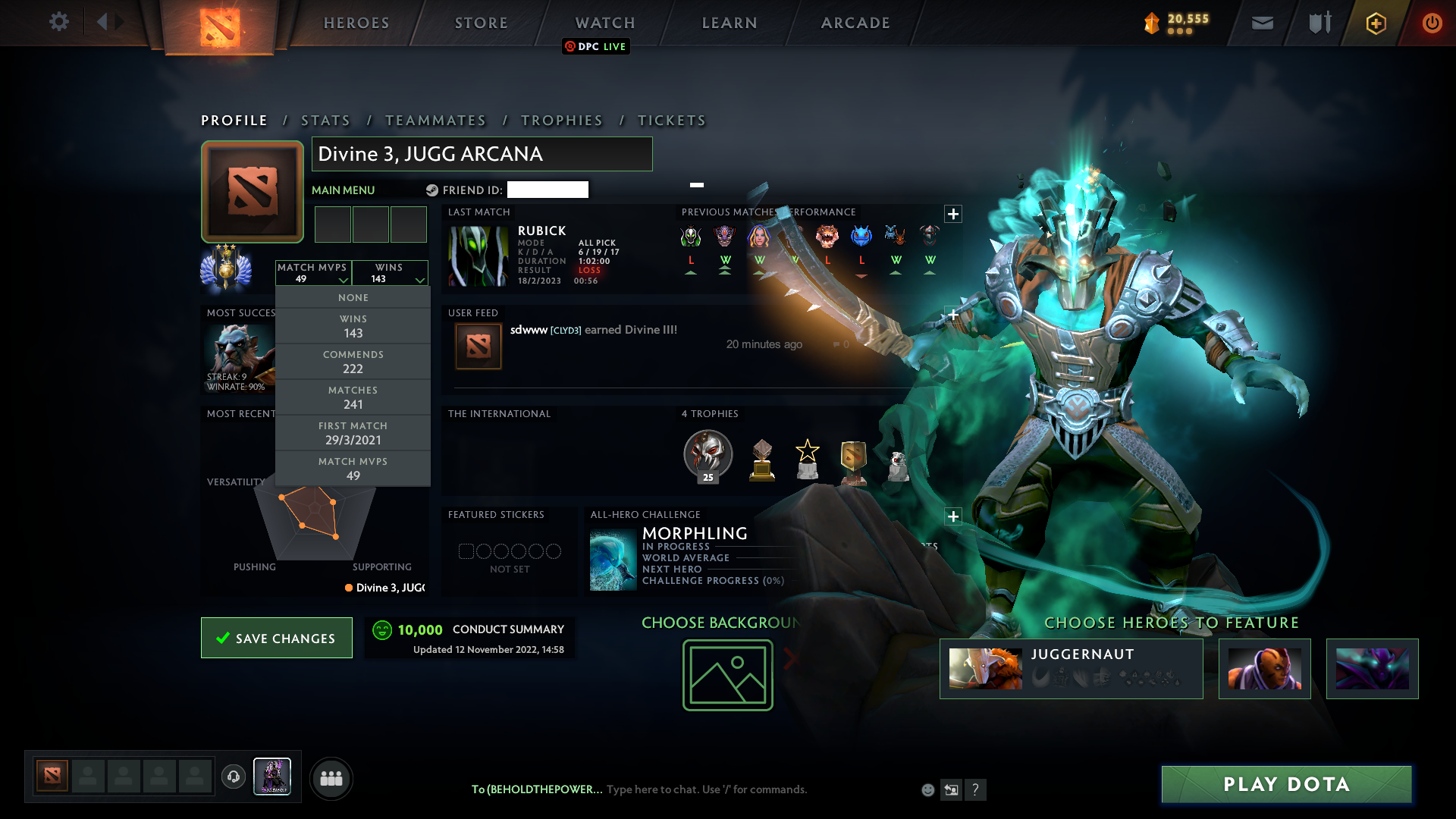
Task: Open the settings gear icon
Action: 59,22
